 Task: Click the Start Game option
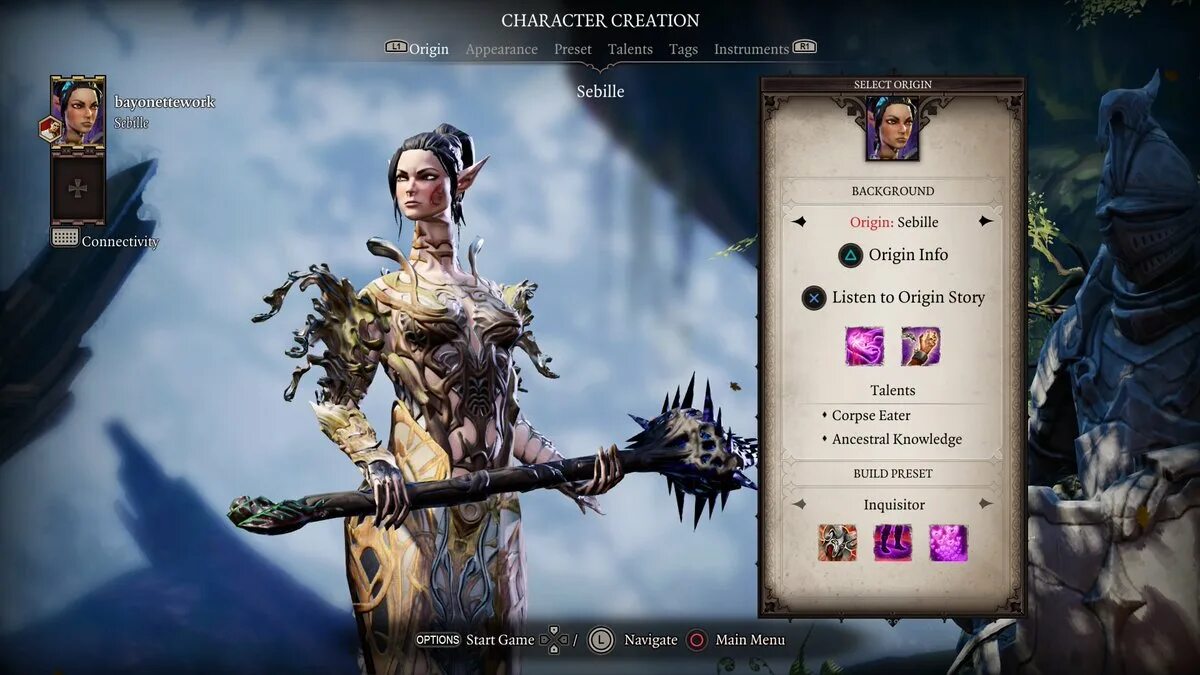click(499, 640)
